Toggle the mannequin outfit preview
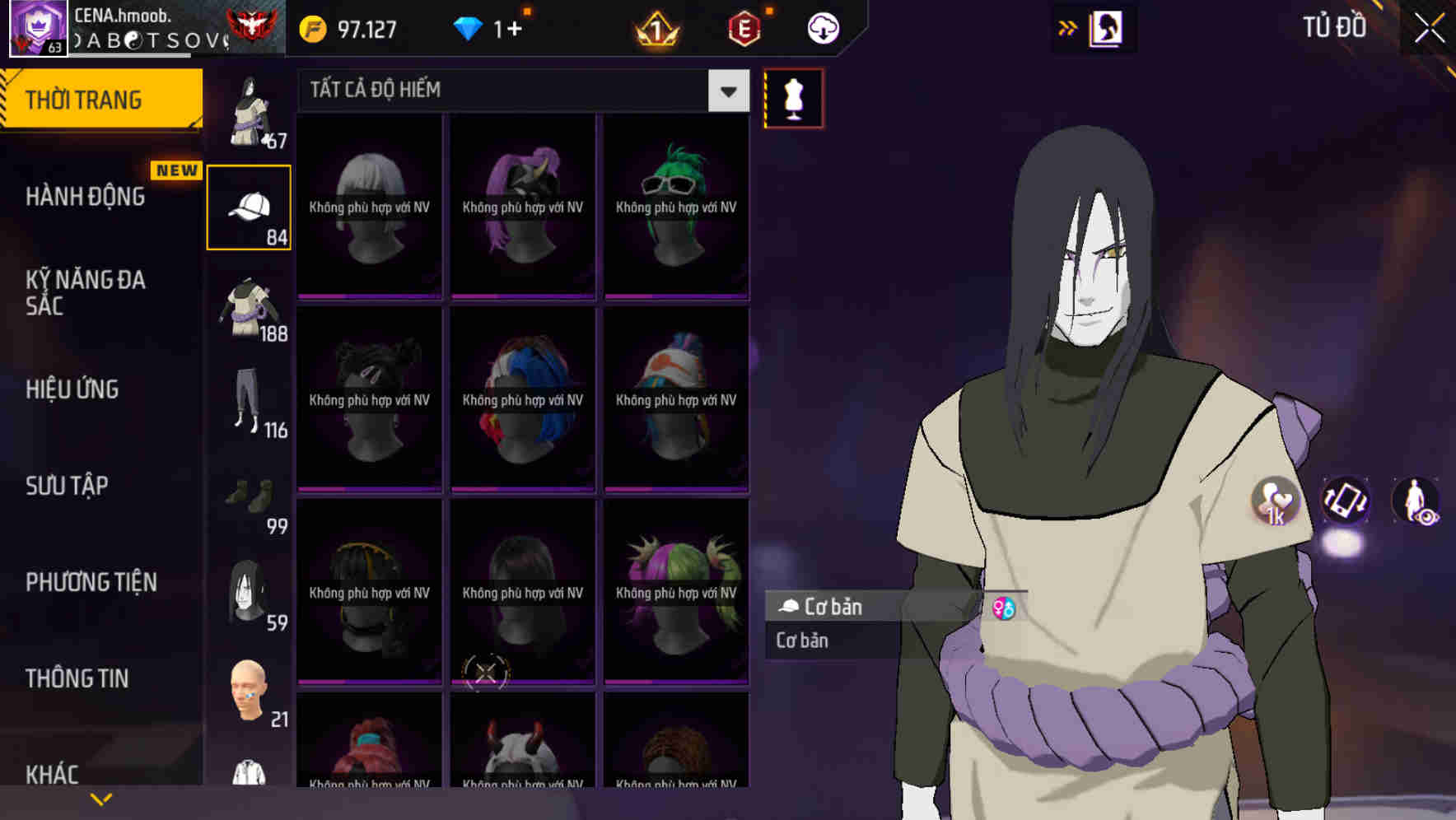This screenshot has height=820, width=1456. click(x=793, y=98)
